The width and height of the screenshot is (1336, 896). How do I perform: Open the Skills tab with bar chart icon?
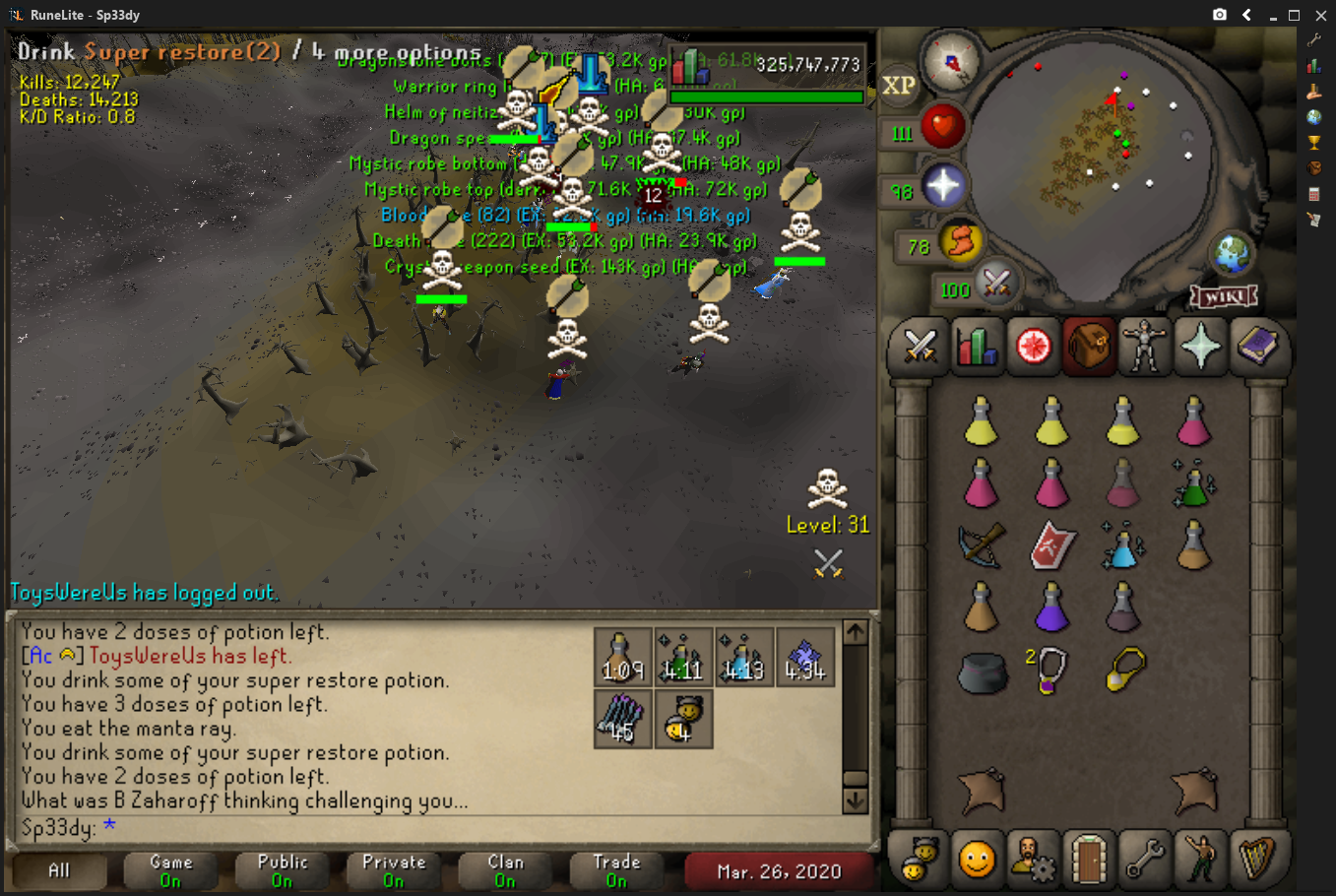pyautogui.click(x=976, y=347)
